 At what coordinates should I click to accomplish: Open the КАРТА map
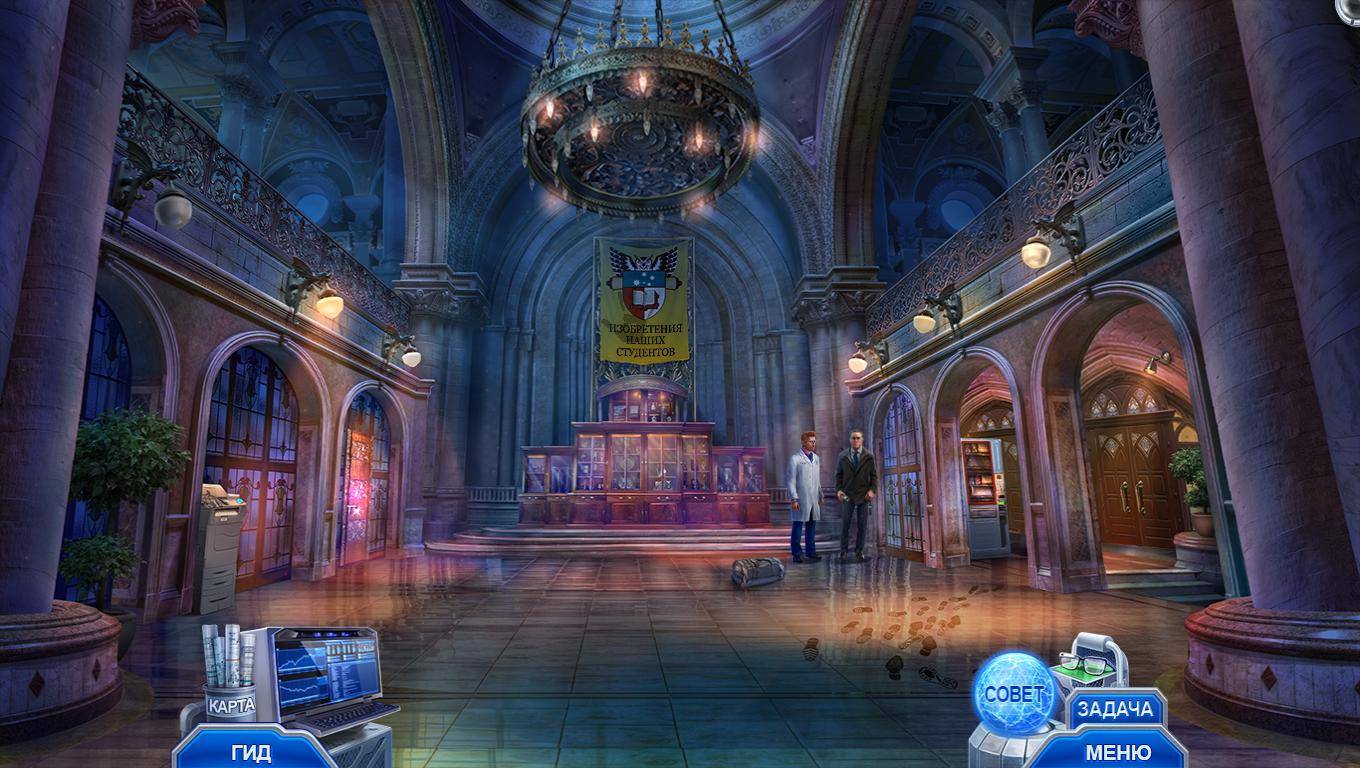tap(230, 704)
